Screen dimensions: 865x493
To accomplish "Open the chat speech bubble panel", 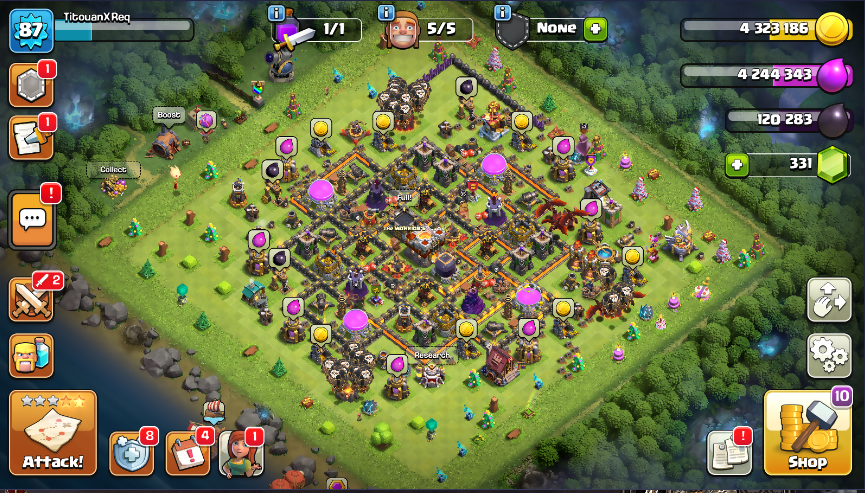I will click(x=31, y=219).
